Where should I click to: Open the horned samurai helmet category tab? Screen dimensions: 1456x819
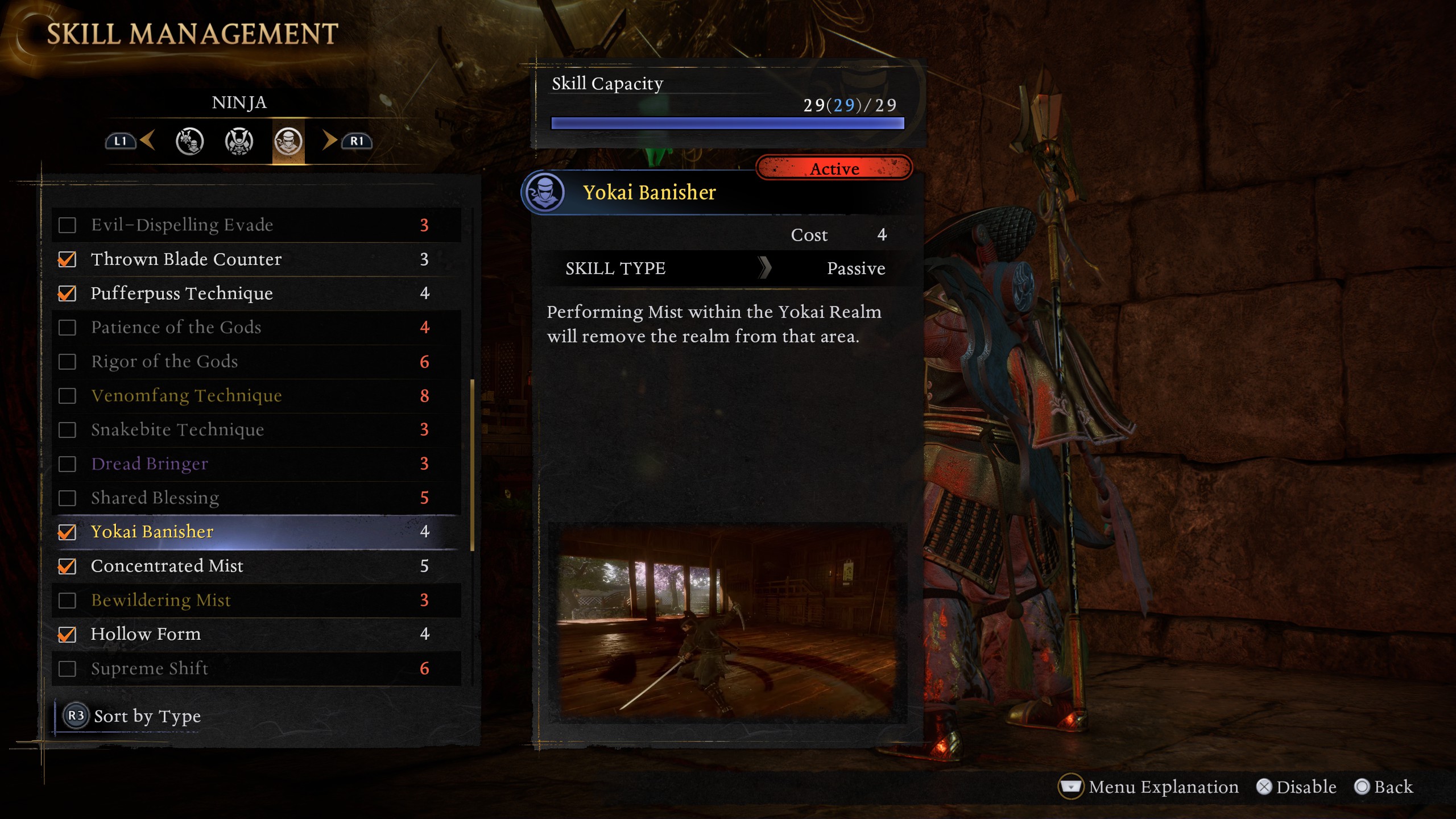click(x=239, y=141)
